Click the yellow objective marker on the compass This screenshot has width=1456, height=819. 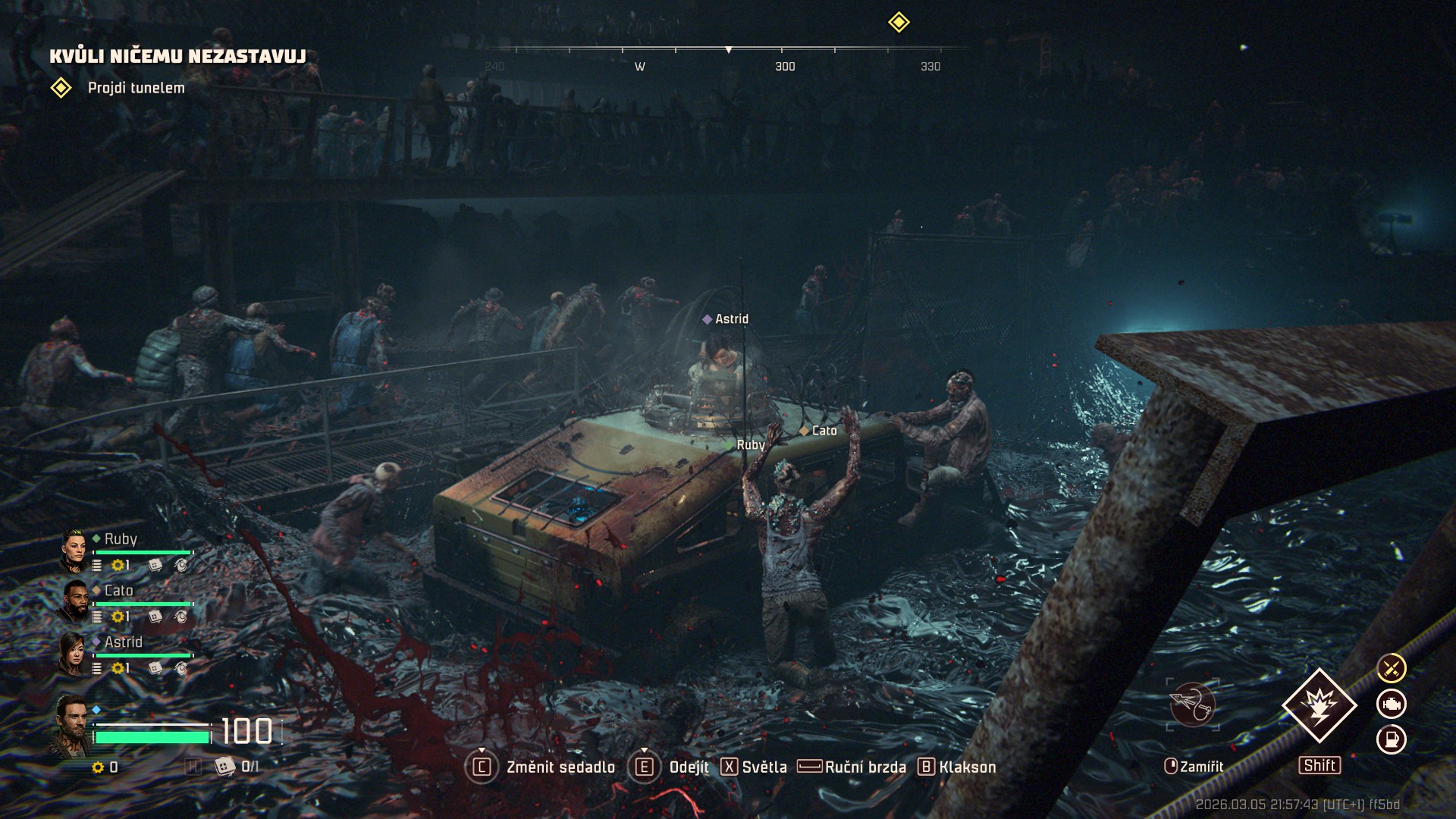[899, 22]
